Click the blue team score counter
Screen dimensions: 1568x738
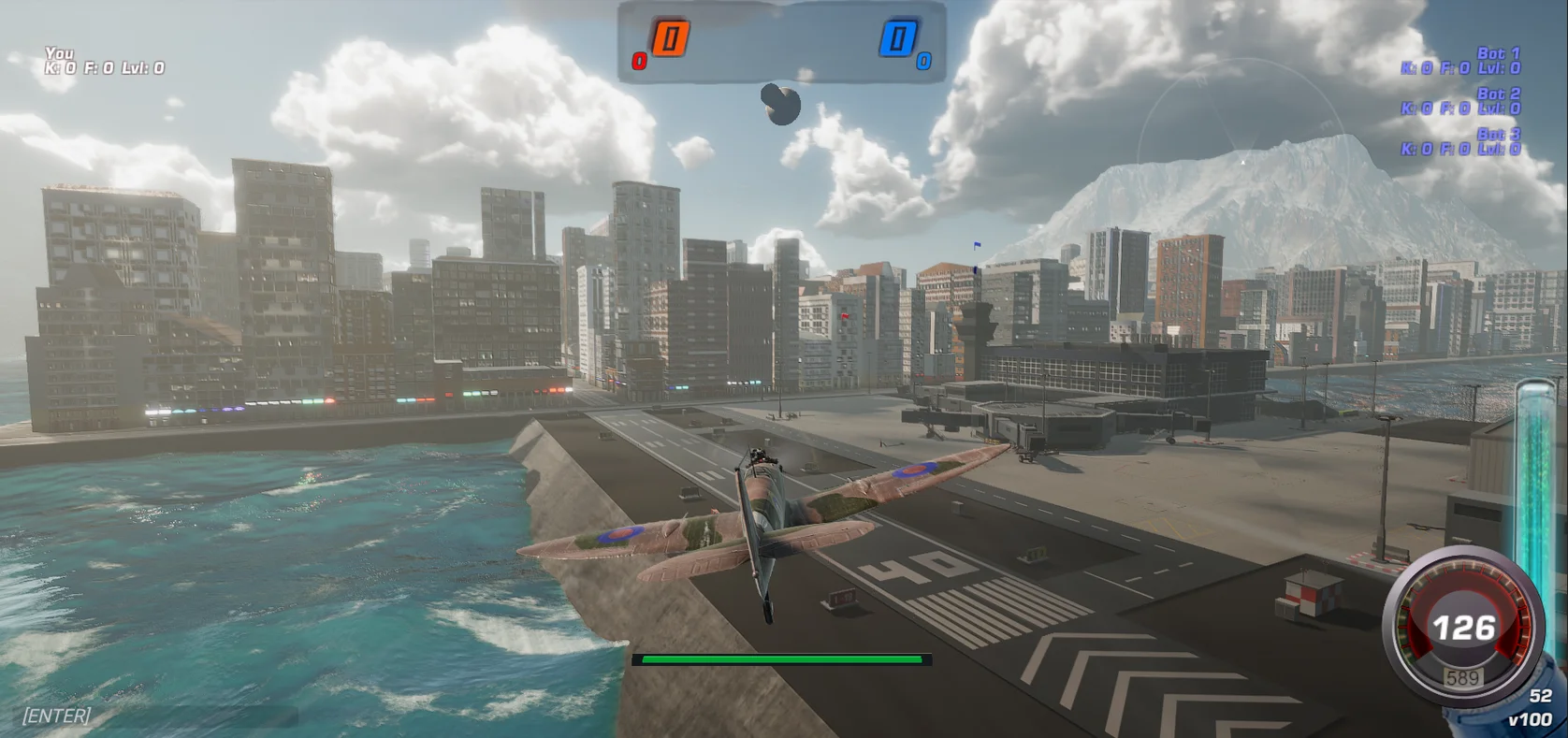[x=896, y=39]
